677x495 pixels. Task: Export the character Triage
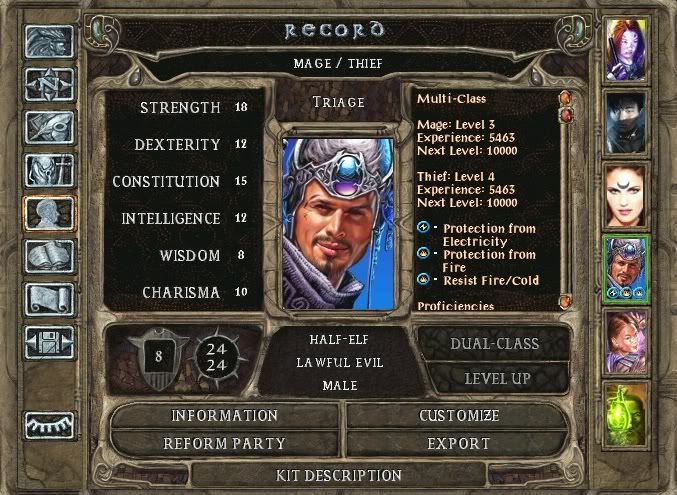(x=459, y=443)
